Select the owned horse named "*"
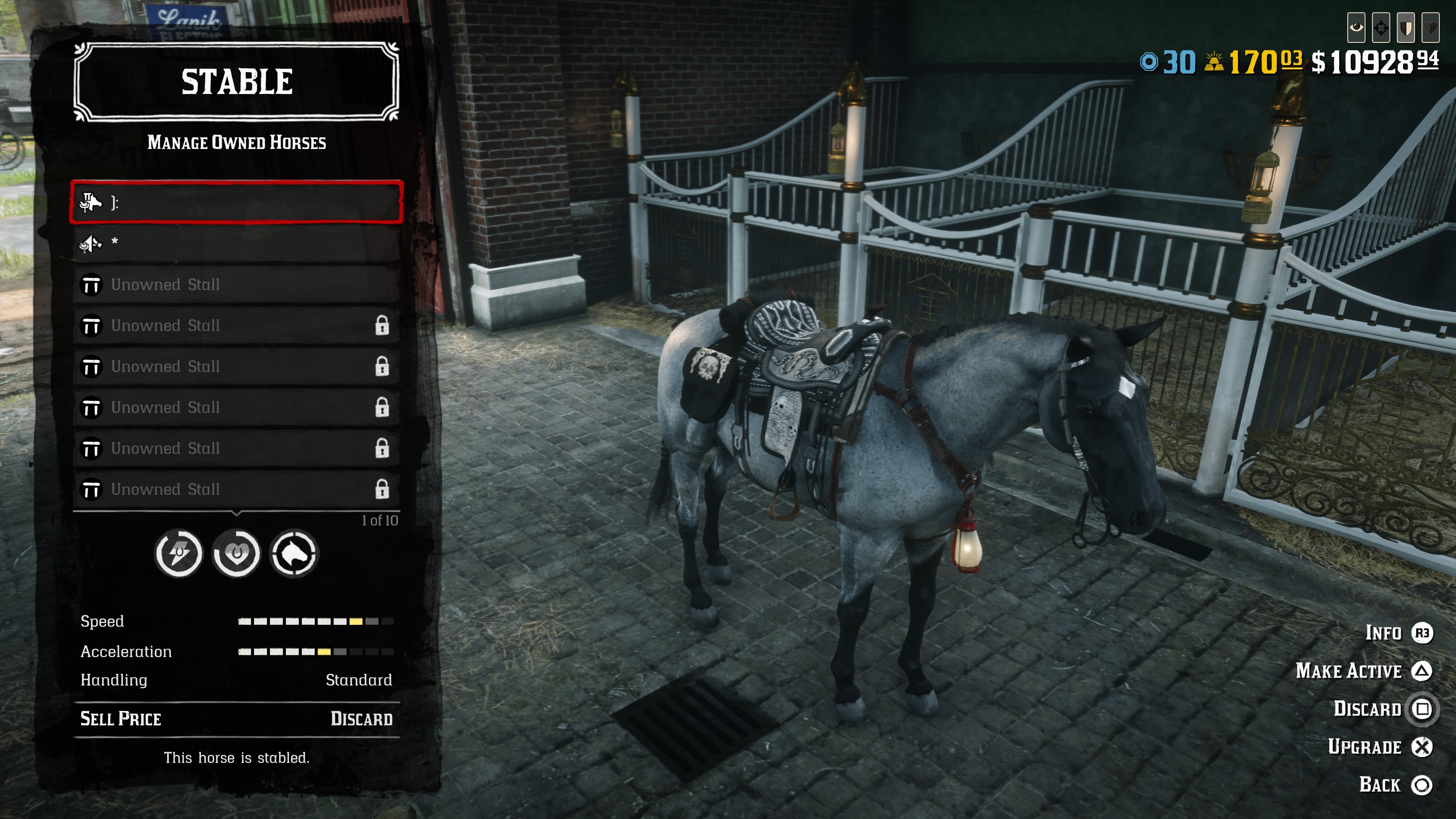This screenshot has width=1456, height=819. point(236,243)
